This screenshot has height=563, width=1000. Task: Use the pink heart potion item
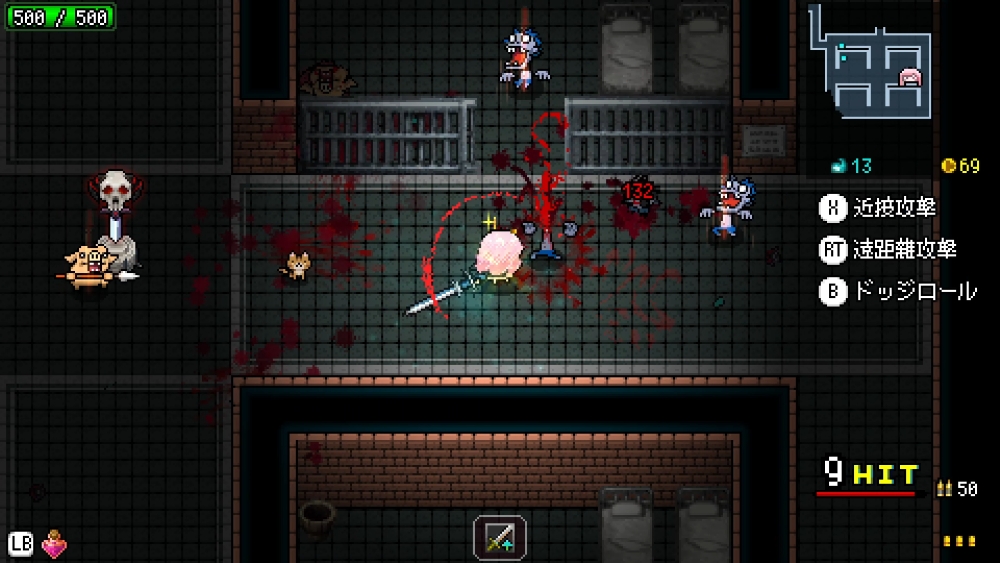[54, 545]
